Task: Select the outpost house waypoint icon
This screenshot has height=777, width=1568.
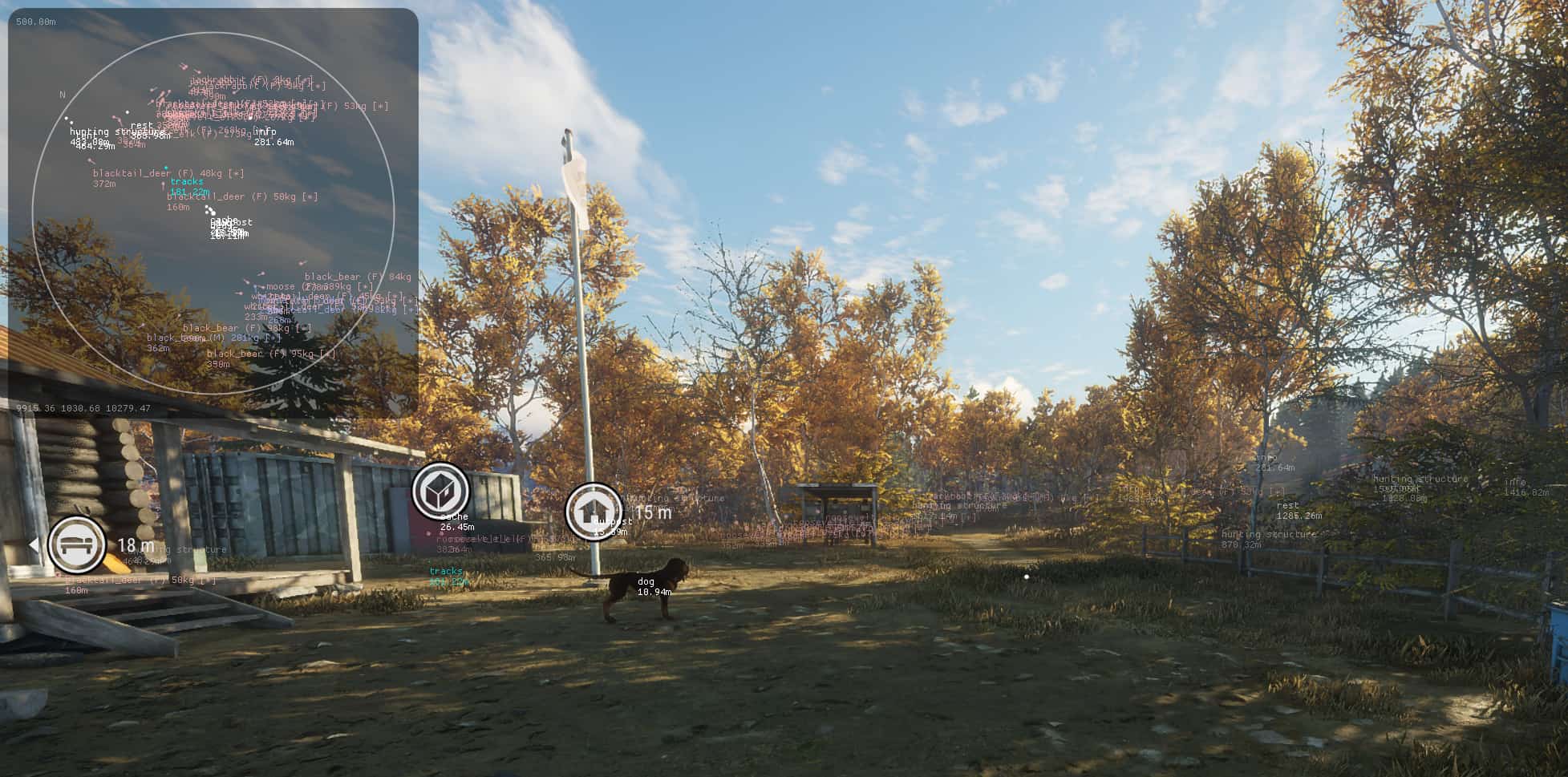Action: 594,510
